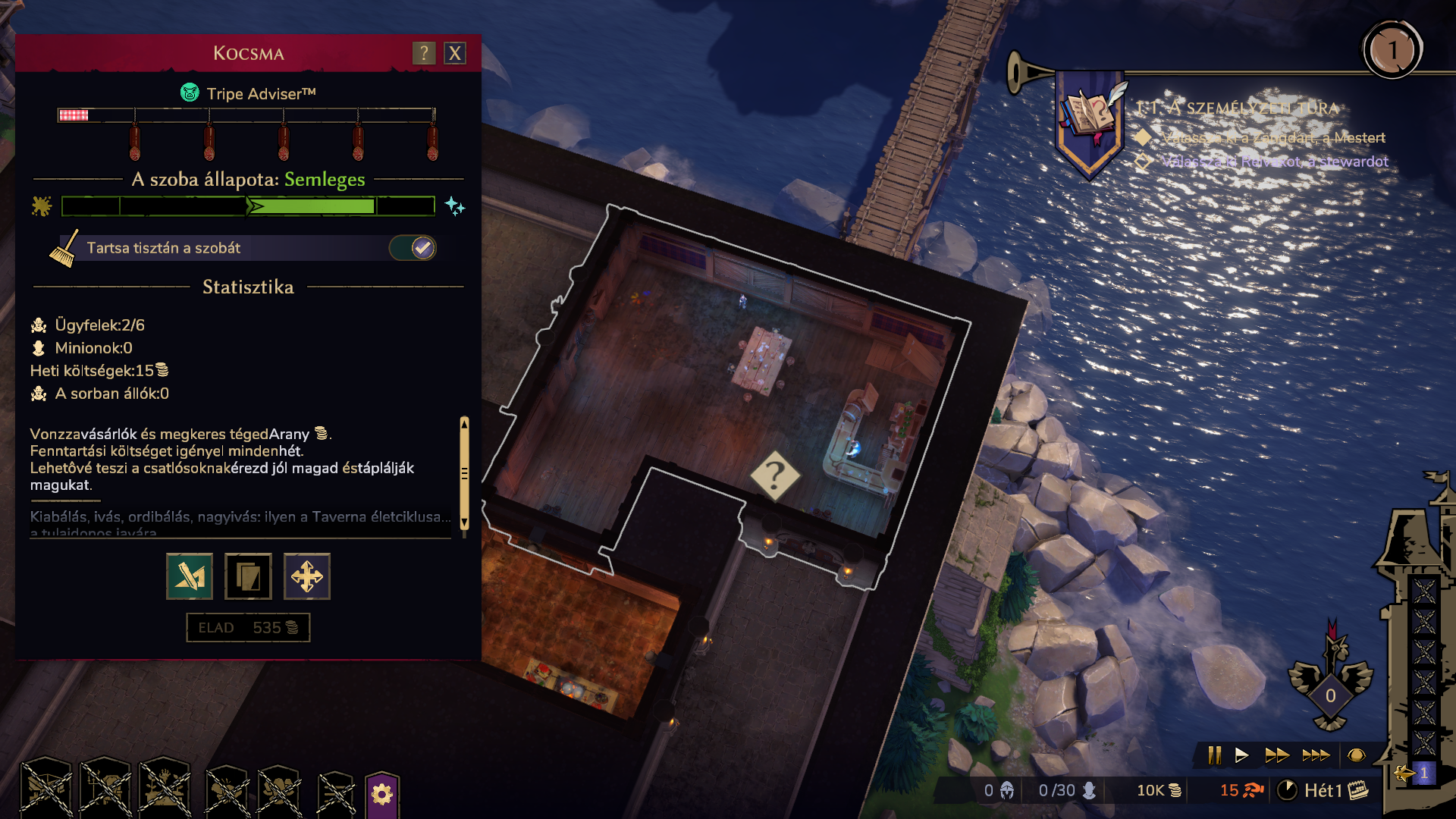Select the four-arrow move room button
Viewport: 1456px width, 819px height.
(307, 577)
